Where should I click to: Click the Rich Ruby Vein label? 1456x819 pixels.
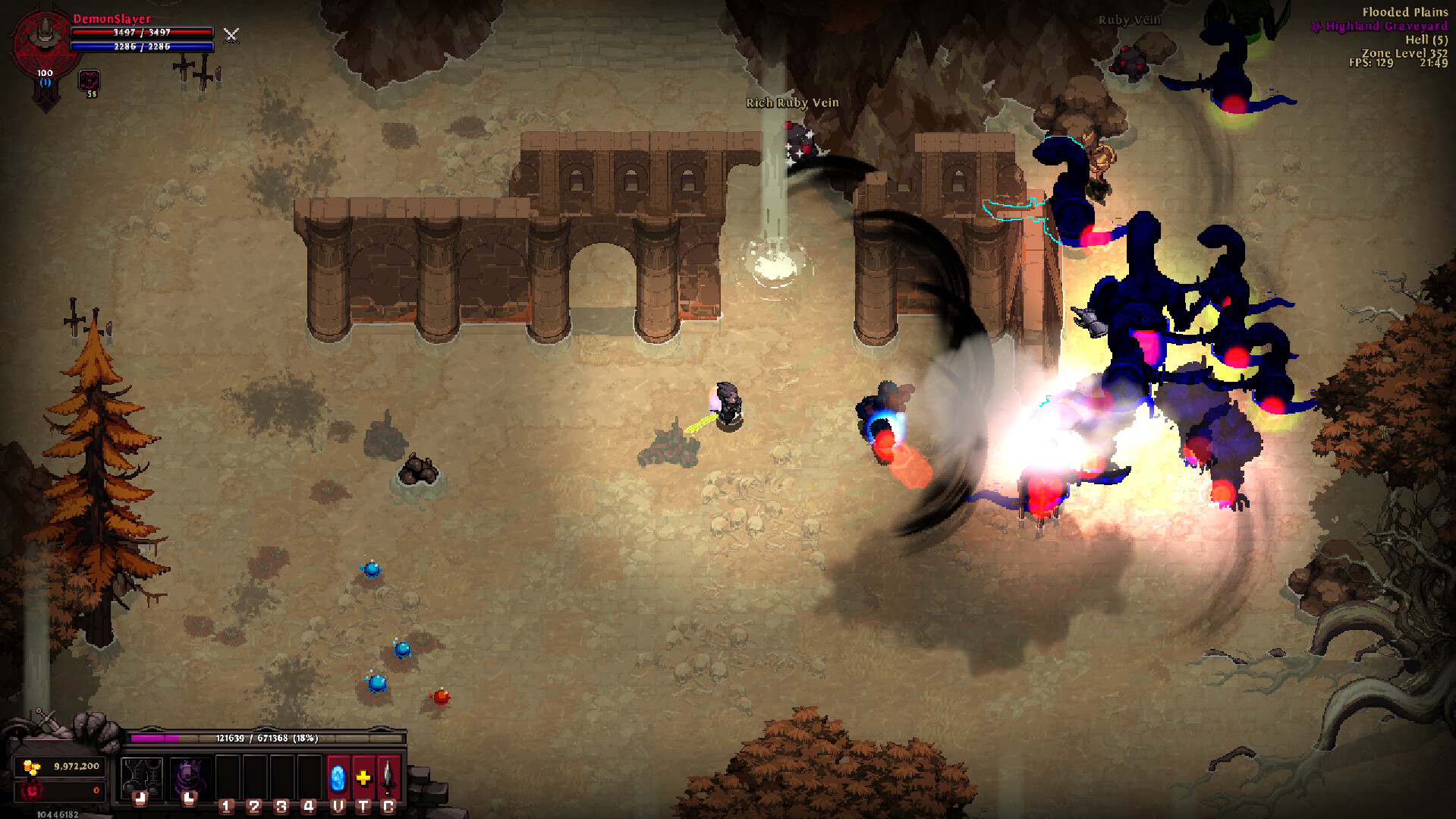[x=792, y=102]
